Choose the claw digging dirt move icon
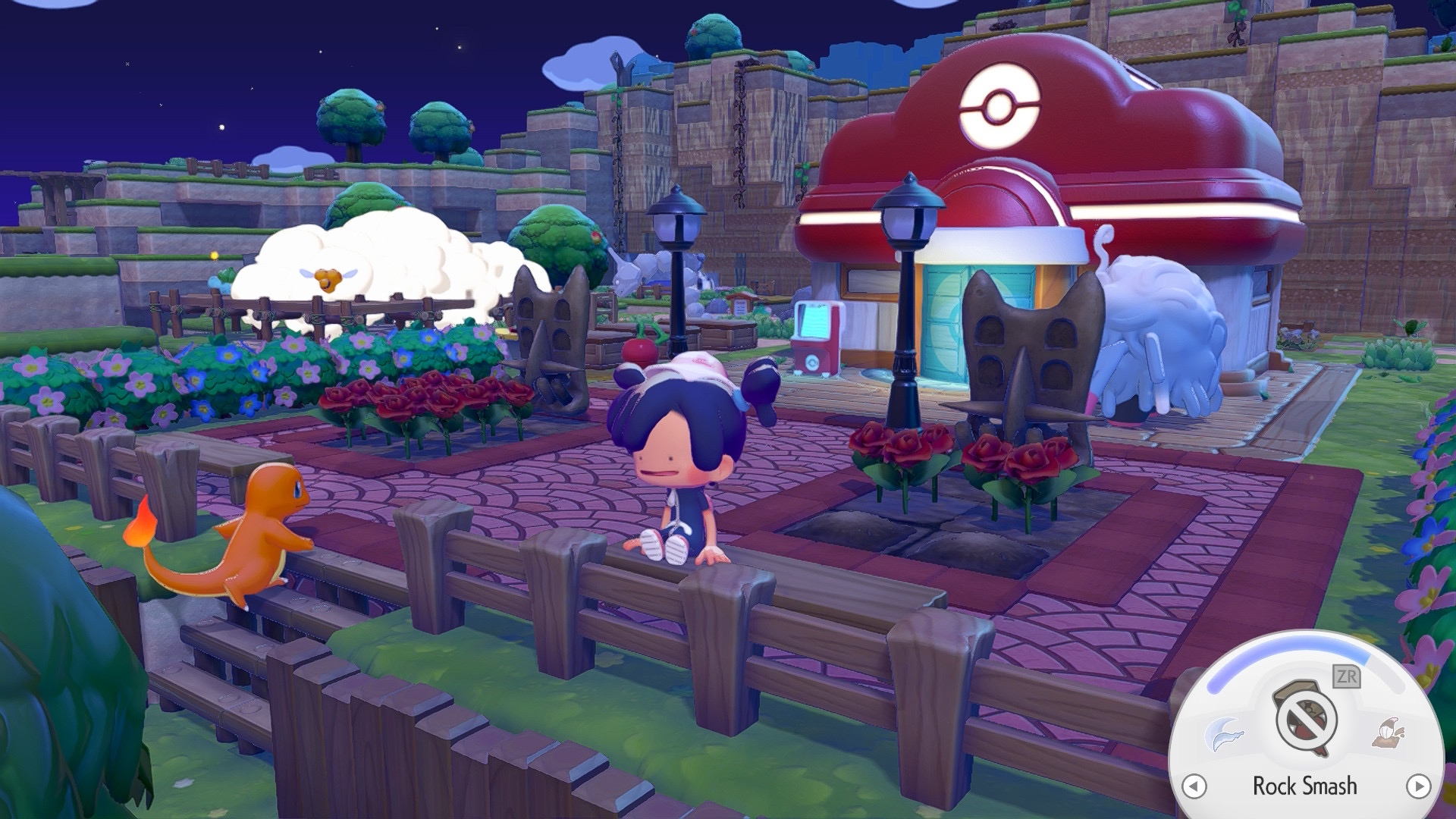This screenshot has height=819, width=1456. click(1388, 731)
